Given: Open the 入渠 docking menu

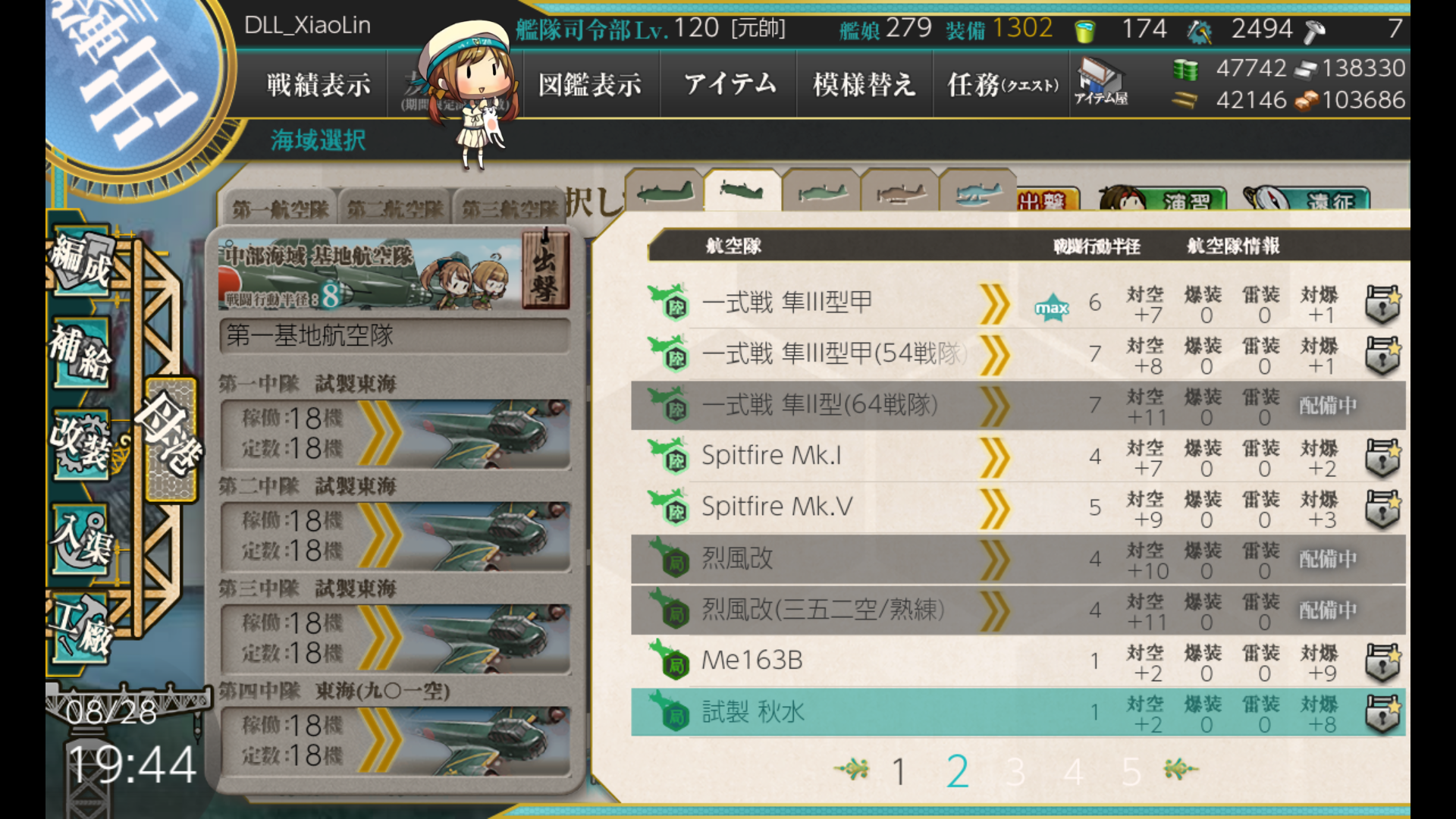Looking at the screenshot, I should point(81,538).
